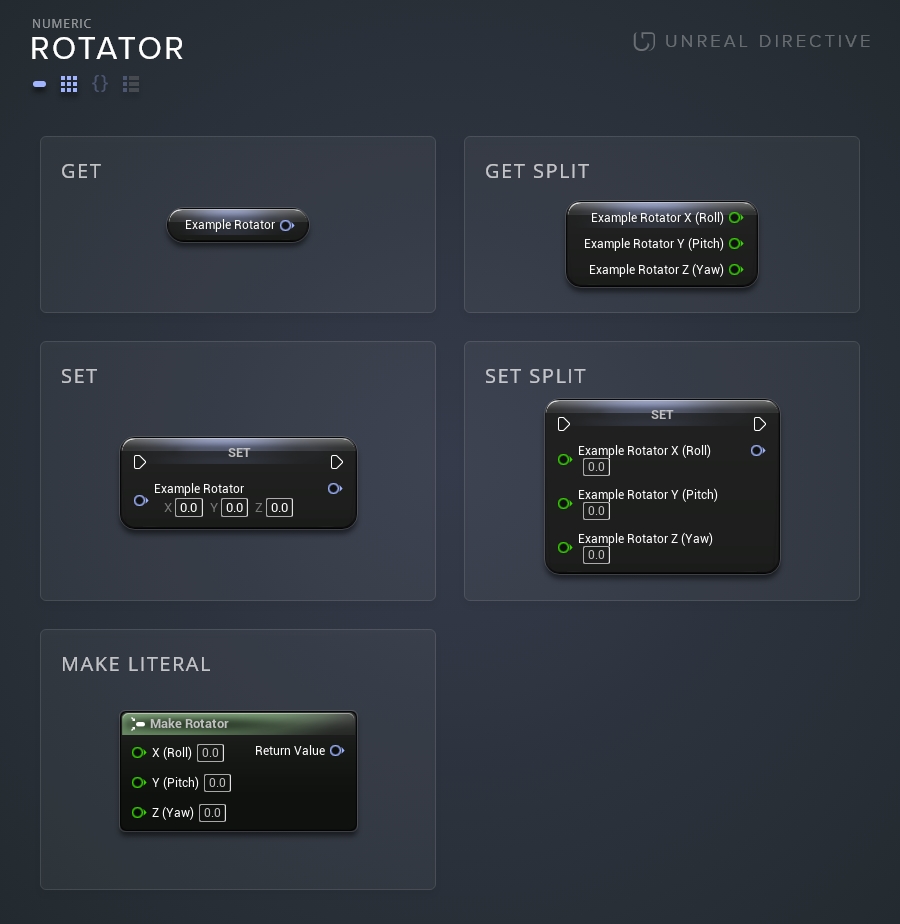Select the Example Rotator X (Roll) output pin in Get Split
Viewport: 900px width, 924px height.
(735, 218)
